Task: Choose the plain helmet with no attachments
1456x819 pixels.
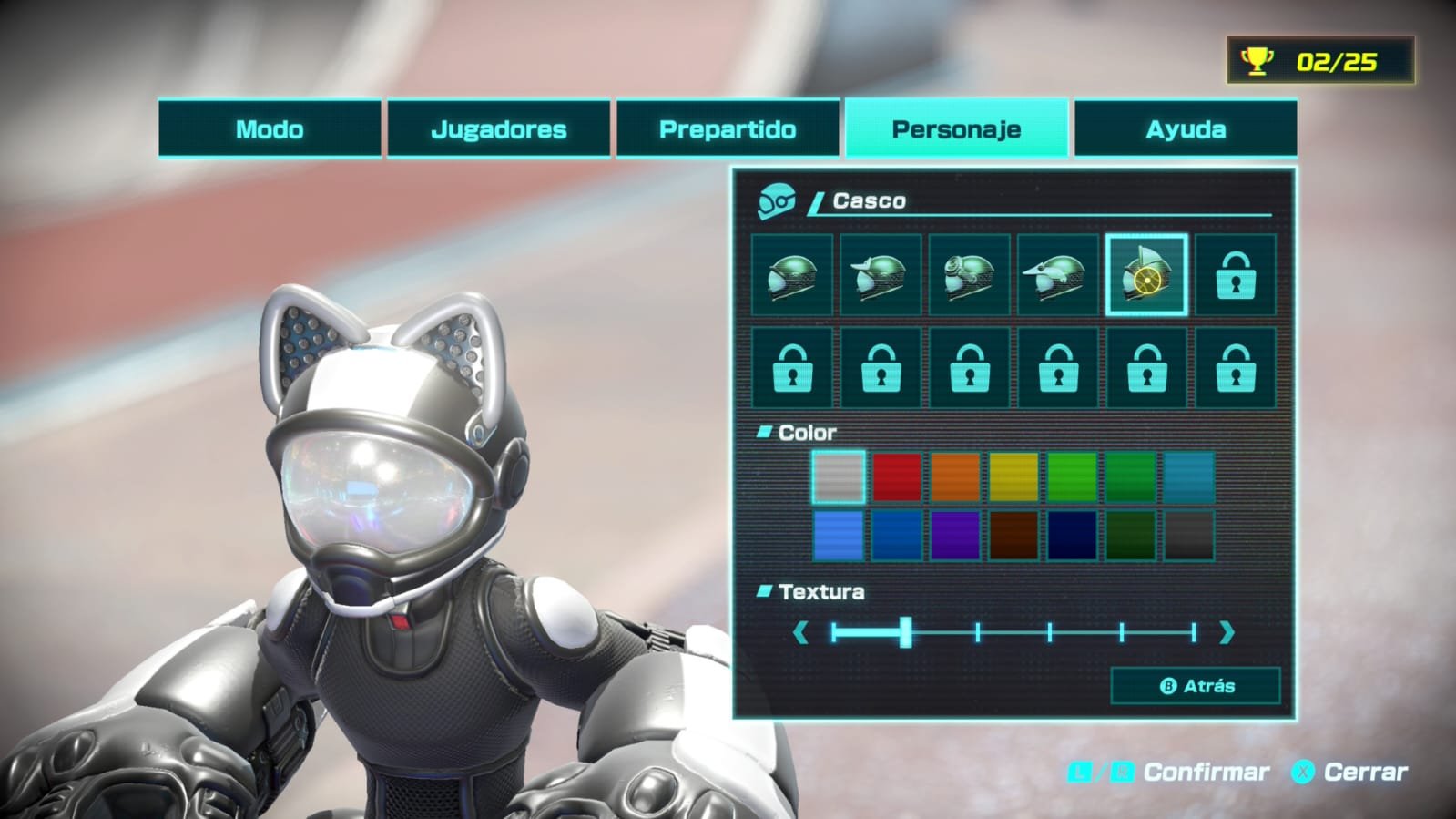Action: [x=792, y=275]
